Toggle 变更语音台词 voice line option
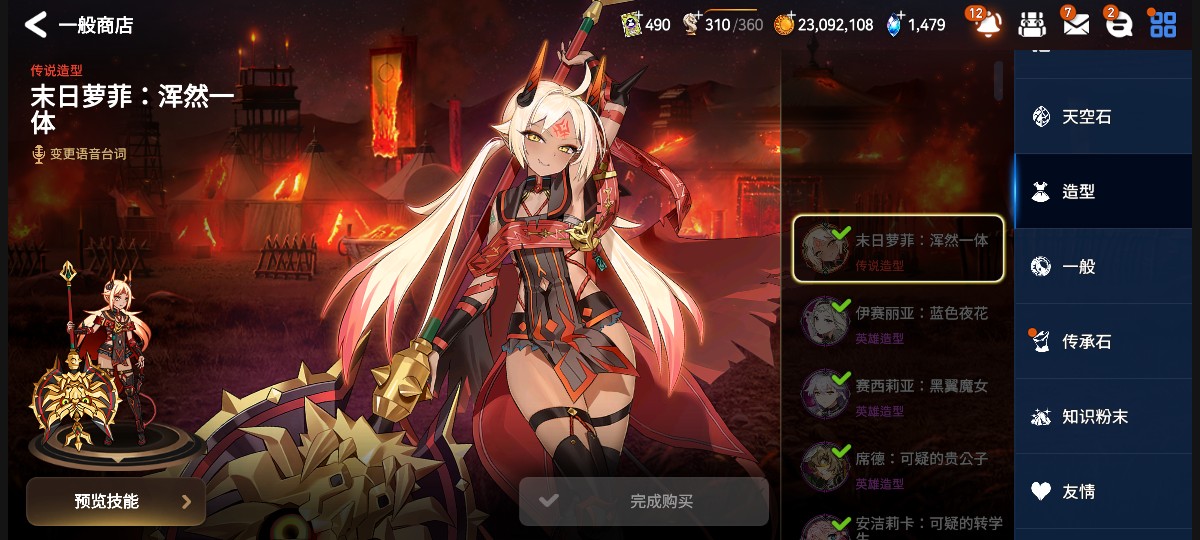 click(79, 154)
